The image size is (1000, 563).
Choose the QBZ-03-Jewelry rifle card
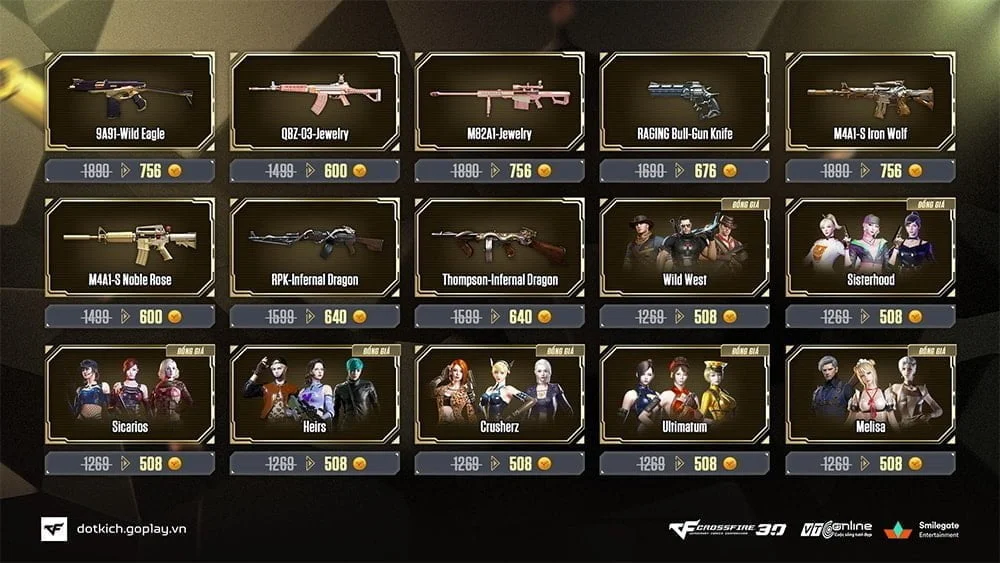pyautogui.click(x=314, y=101)
